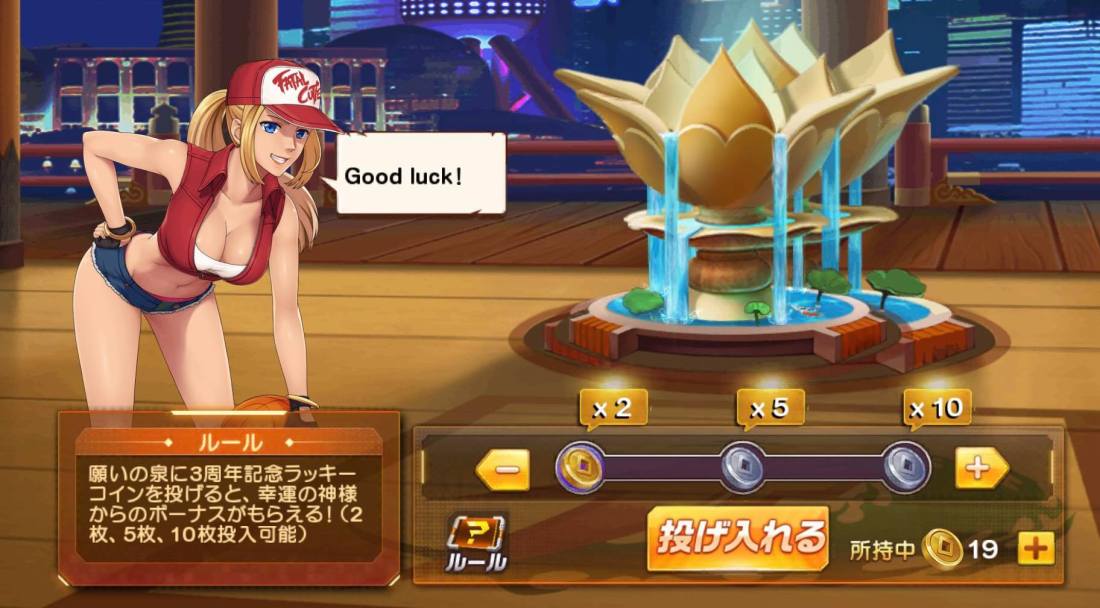Choose the x5 coin slider node
This screenshot has width=1100, height=608.
click(743, 466)
